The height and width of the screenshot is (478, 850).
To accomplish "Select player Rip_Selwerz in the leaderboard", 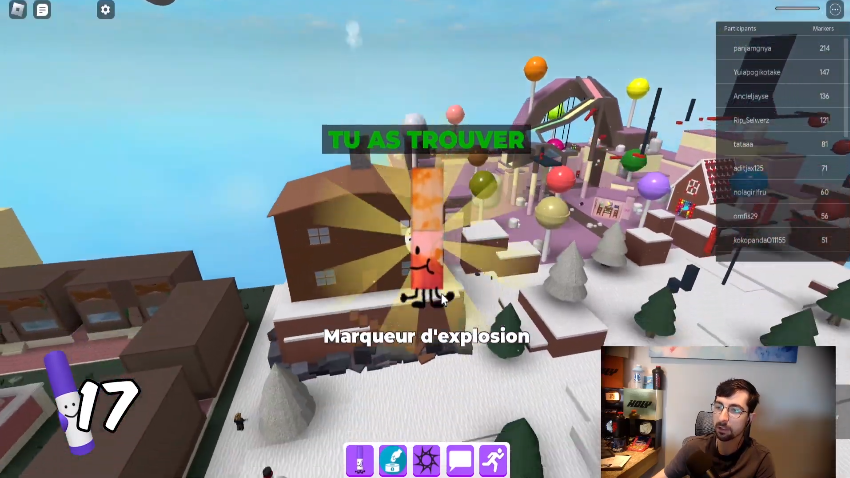I will 754,120.
